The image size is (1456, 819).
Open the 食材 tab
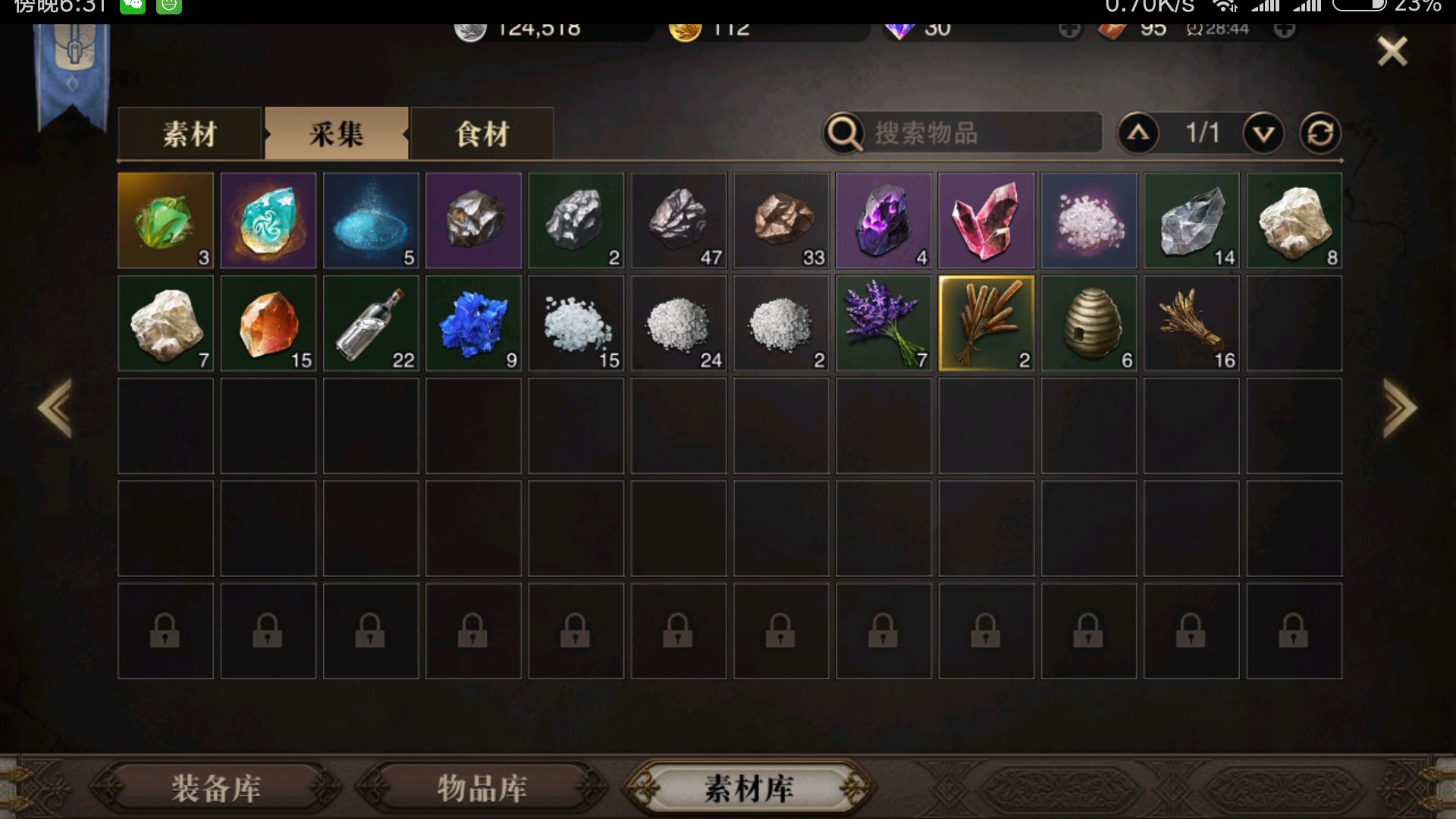(x=482, y=134)
